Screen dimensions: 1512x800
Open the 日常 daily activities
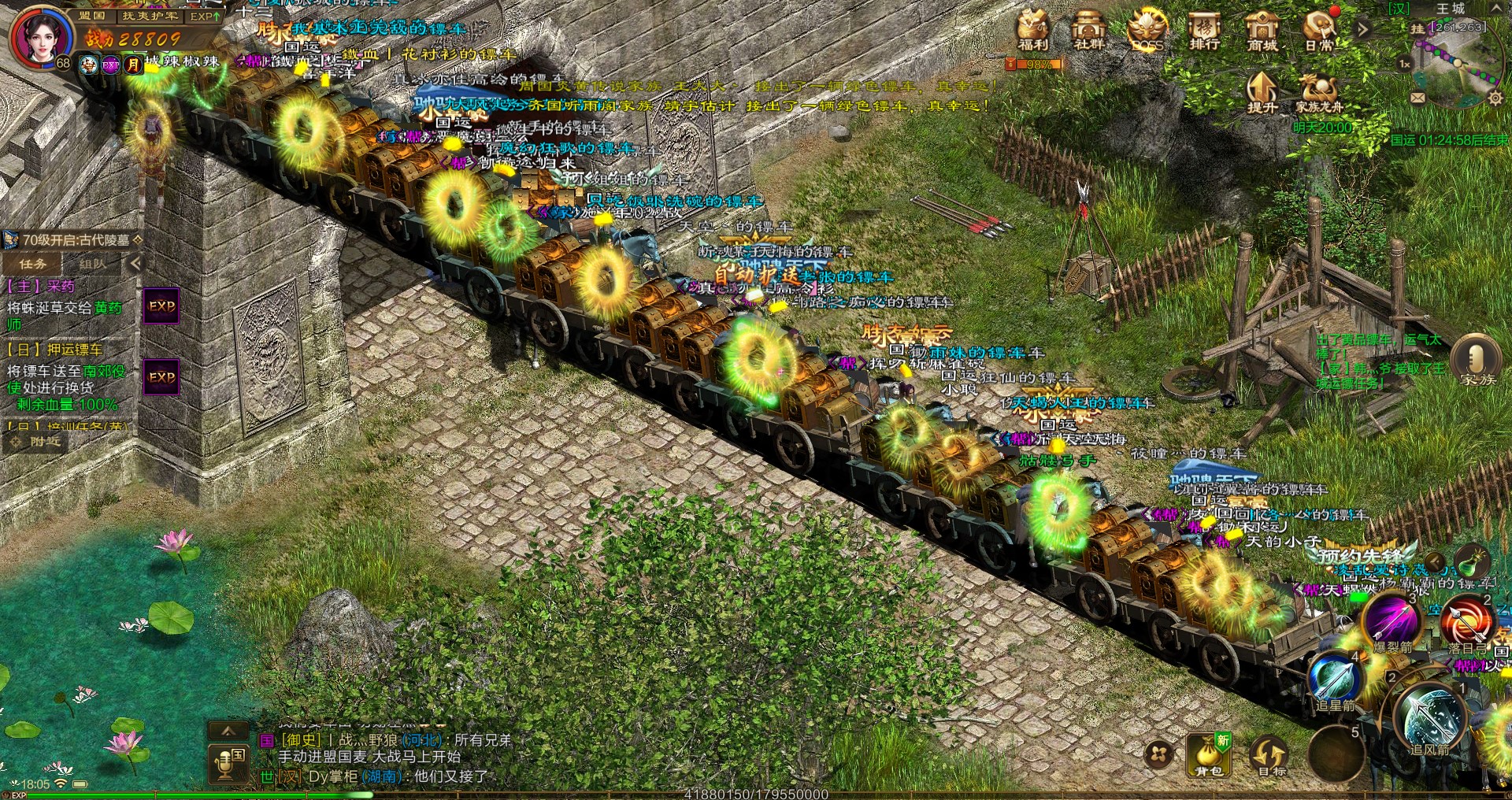click(x=1319, y=31)
